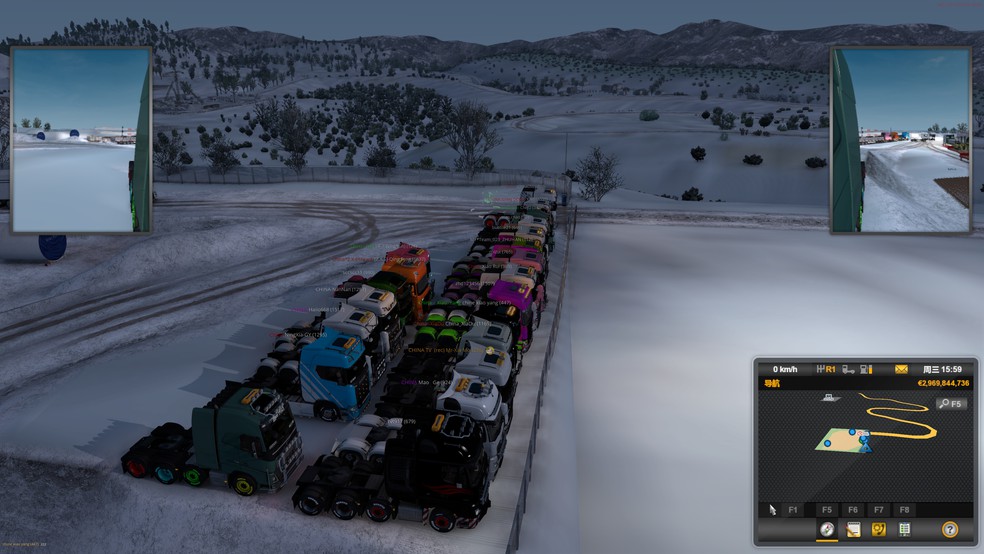Image resolution: width=984 pixels, height=554 pixels.
Task: Switch to the compass navigation tab
Action: (x=827, y=529)
